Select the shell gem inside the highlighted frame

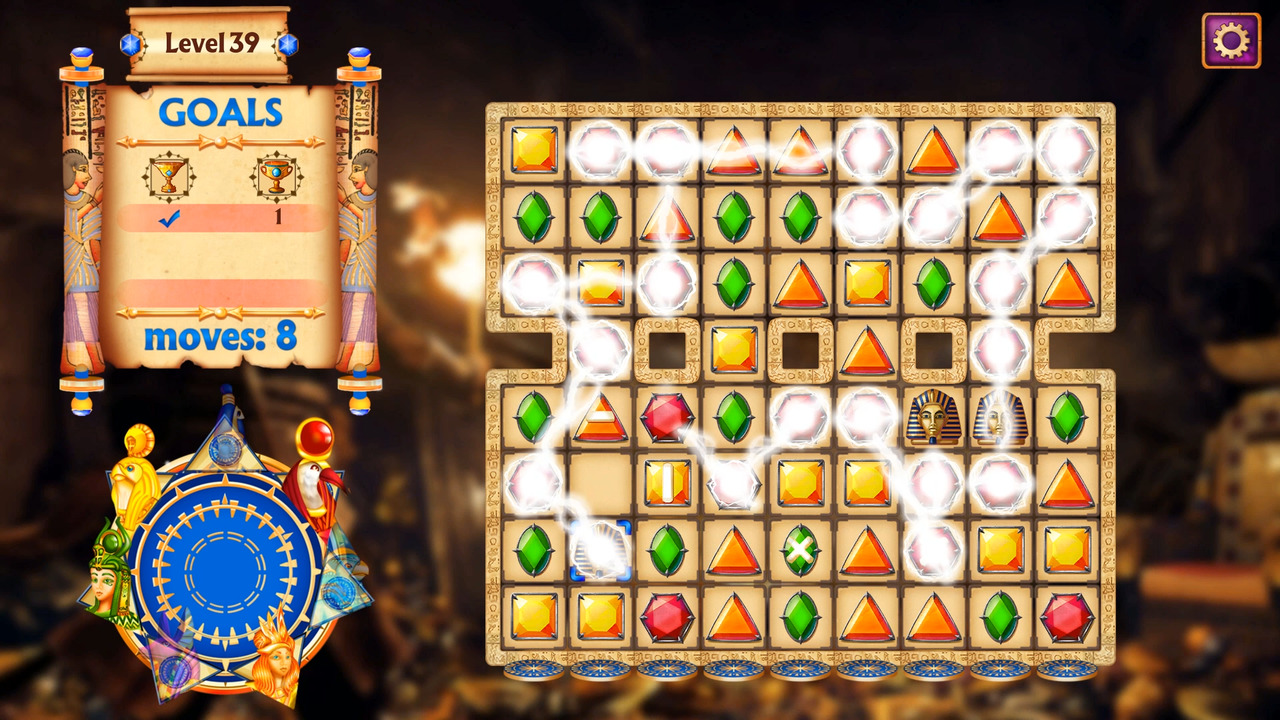(603, 551)
